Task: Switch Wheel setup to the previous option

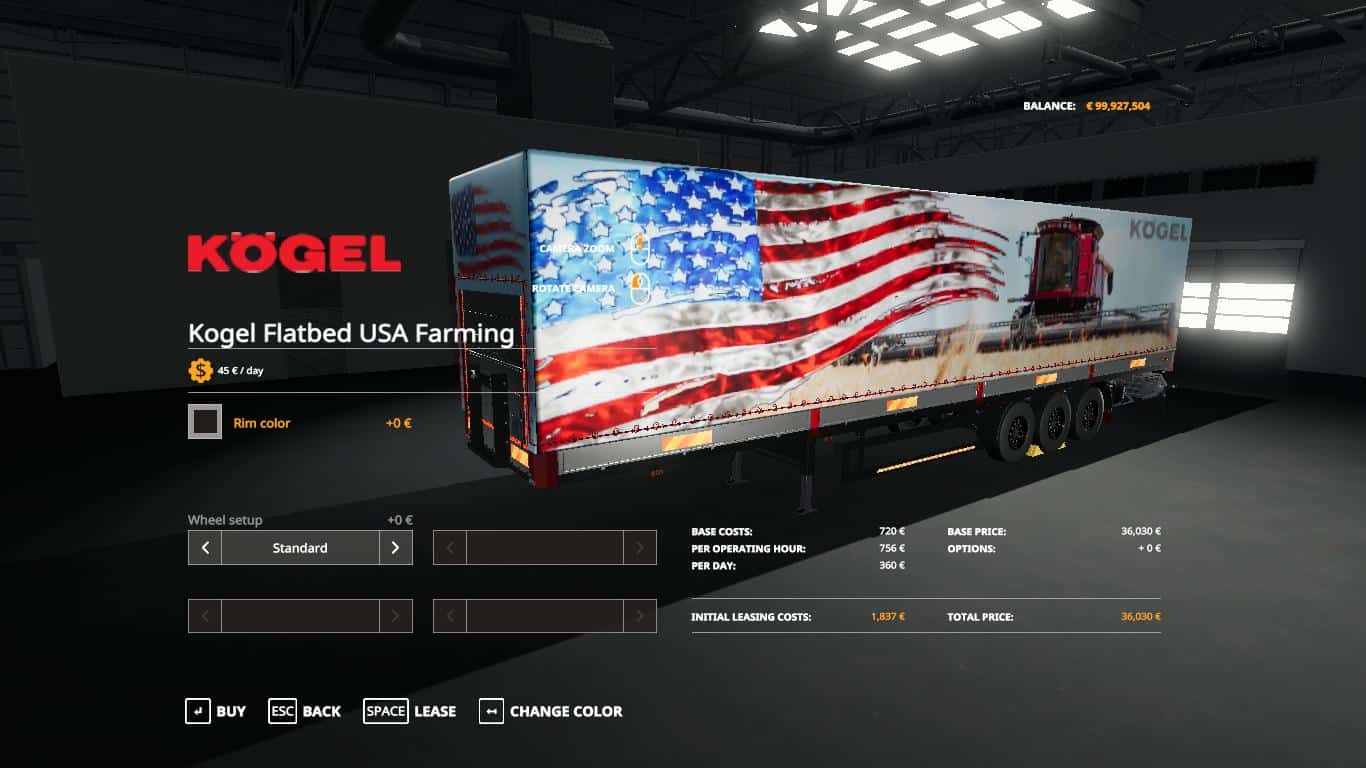Action: pyautogui.click(x=205, y=548)
